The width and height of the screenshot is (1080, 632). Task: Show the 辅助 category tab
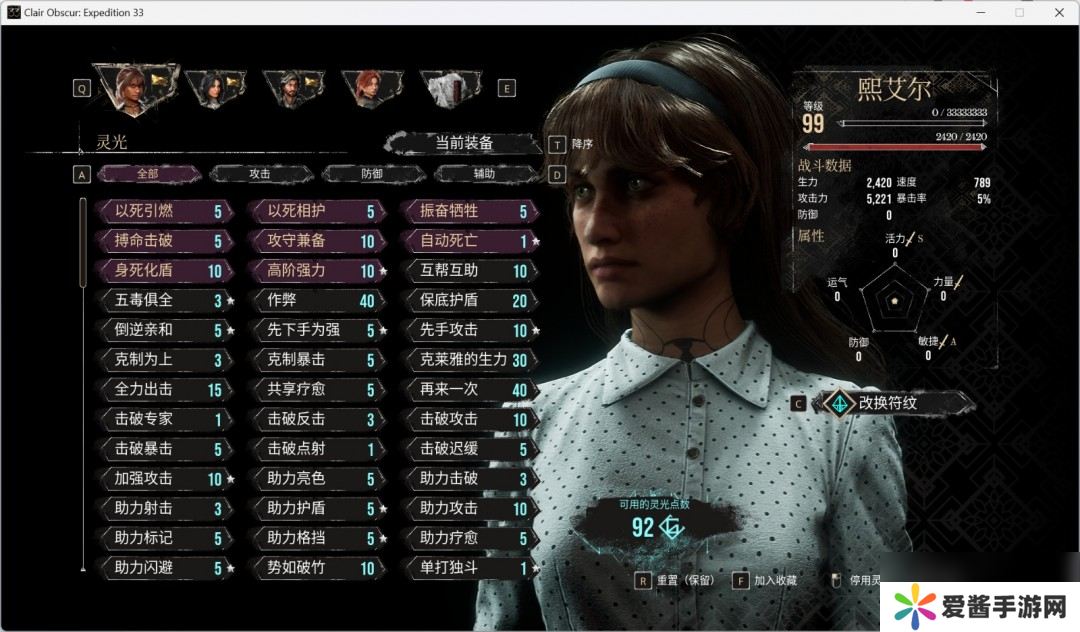[484, 174]
